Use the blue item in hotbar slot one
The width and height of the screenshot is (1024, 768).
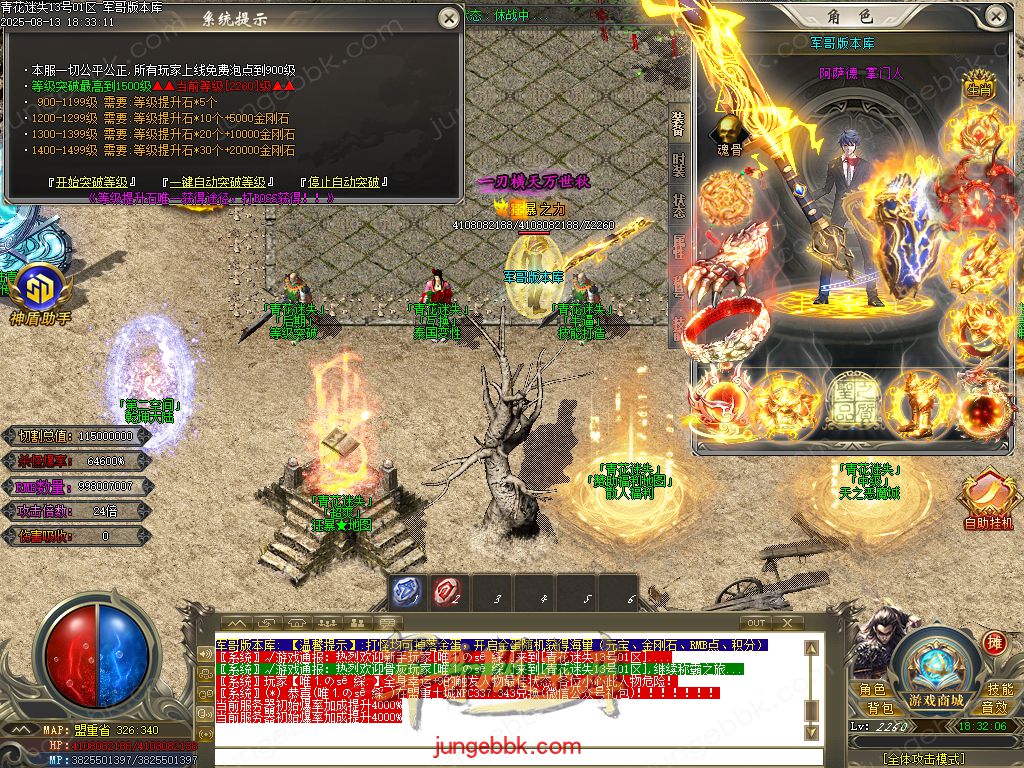point(405,591)
